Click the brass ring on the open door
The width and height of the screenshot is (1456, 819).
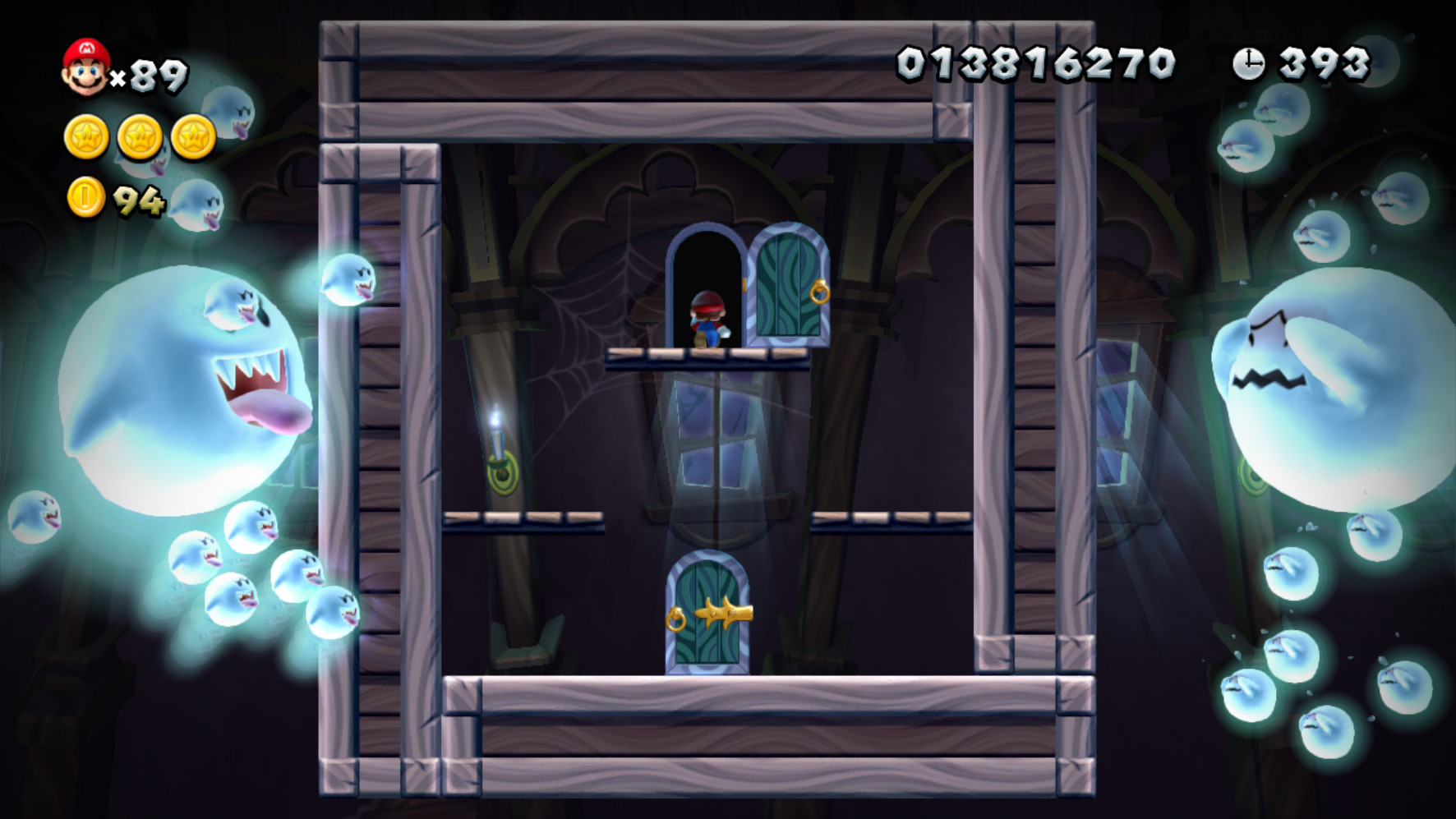818,294
